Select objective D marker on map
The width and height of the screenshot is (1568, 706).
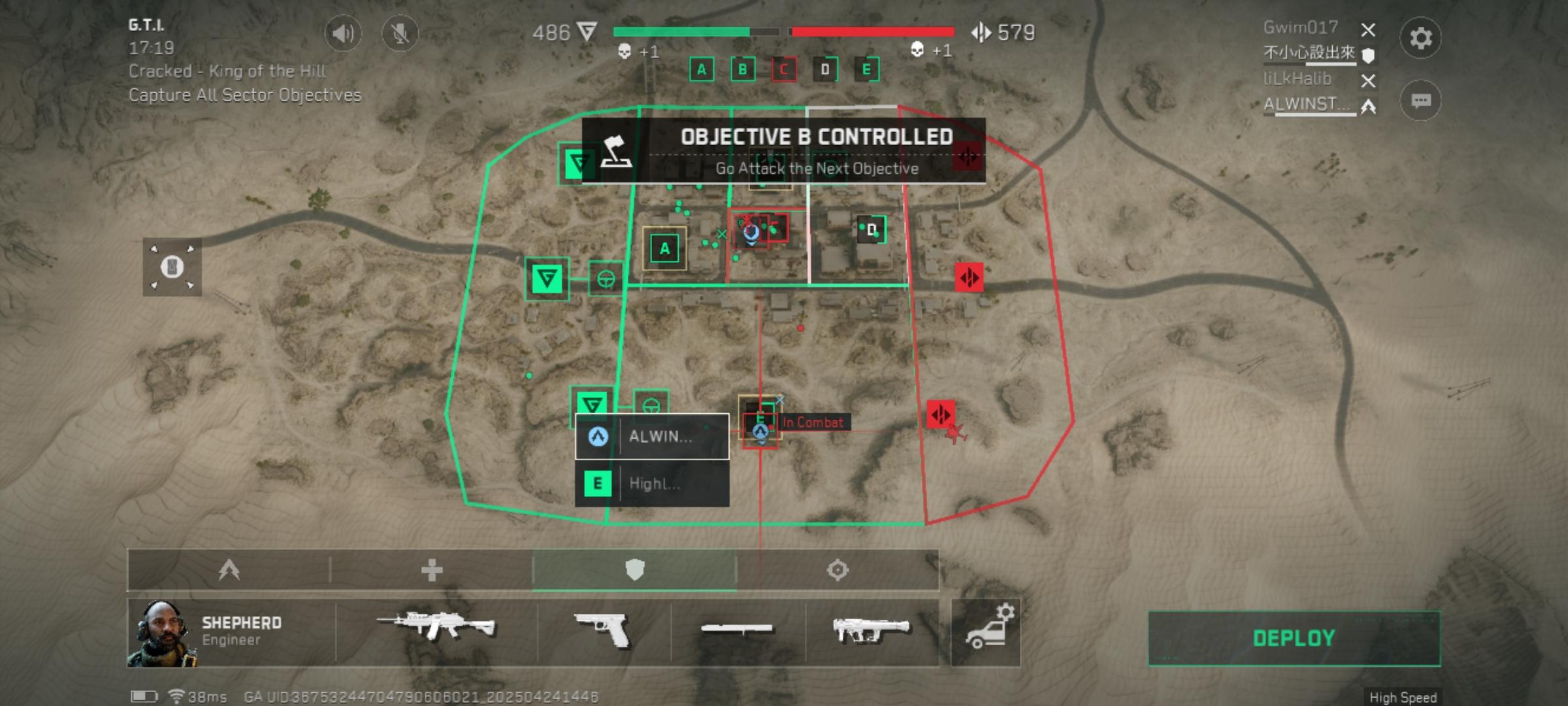871,230
